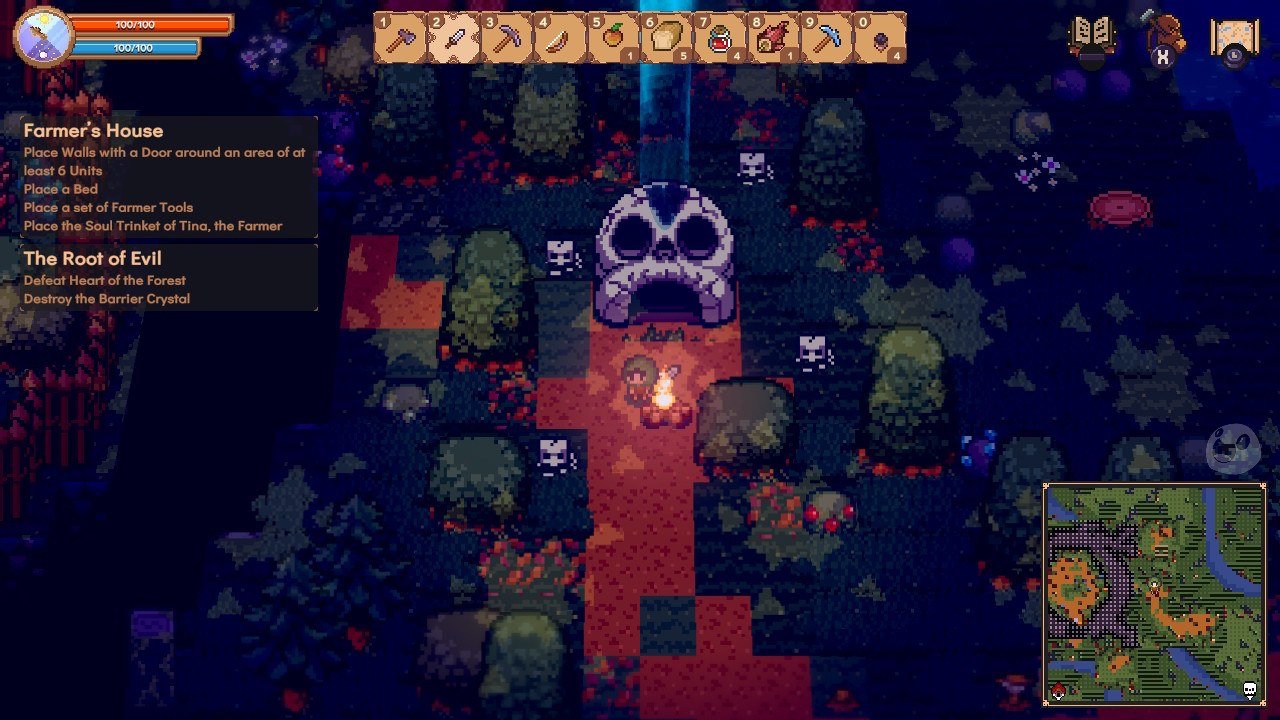Select the bow hotbar slot
The image size is (1280, 720).
pos(561,38)
